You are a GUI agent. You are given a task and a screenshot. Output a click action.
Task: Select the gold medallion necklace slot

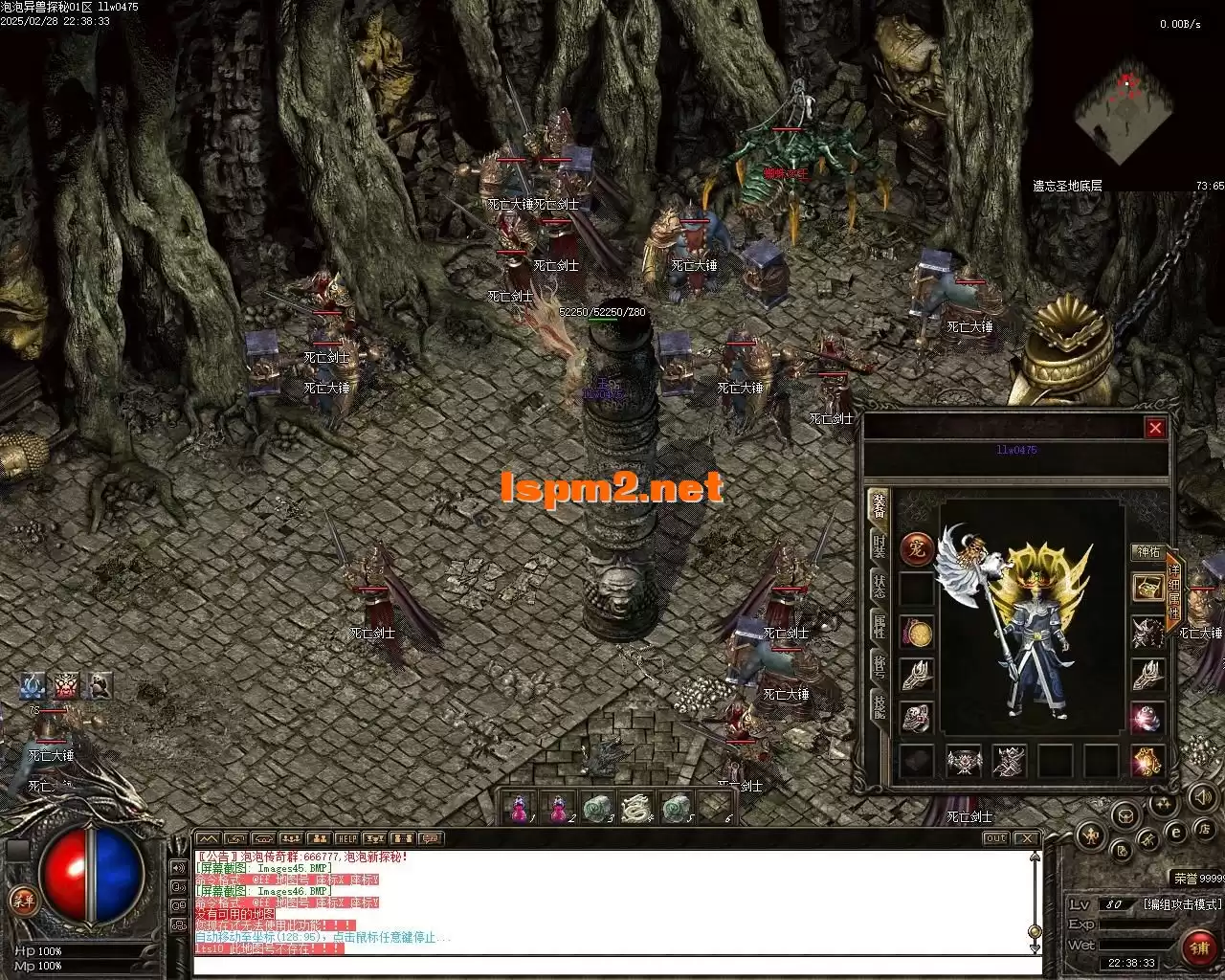(x=917, y=634)
